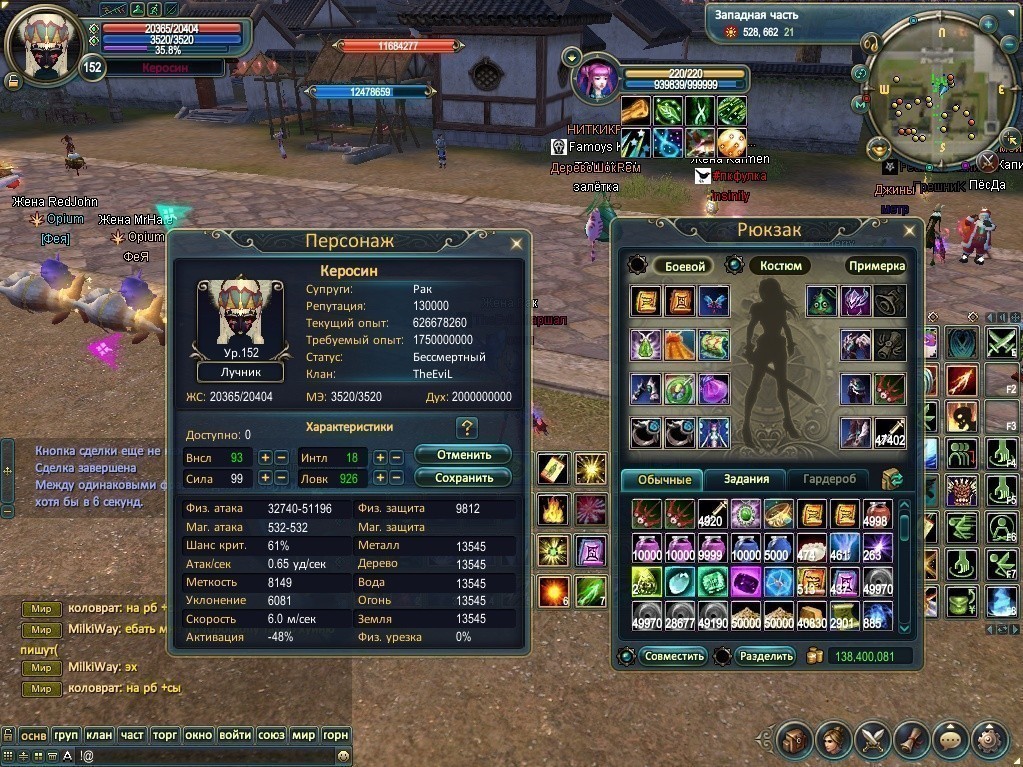Close the Рюкзак backpack window
Screen dimensions: 1023x767
[909, 231]
